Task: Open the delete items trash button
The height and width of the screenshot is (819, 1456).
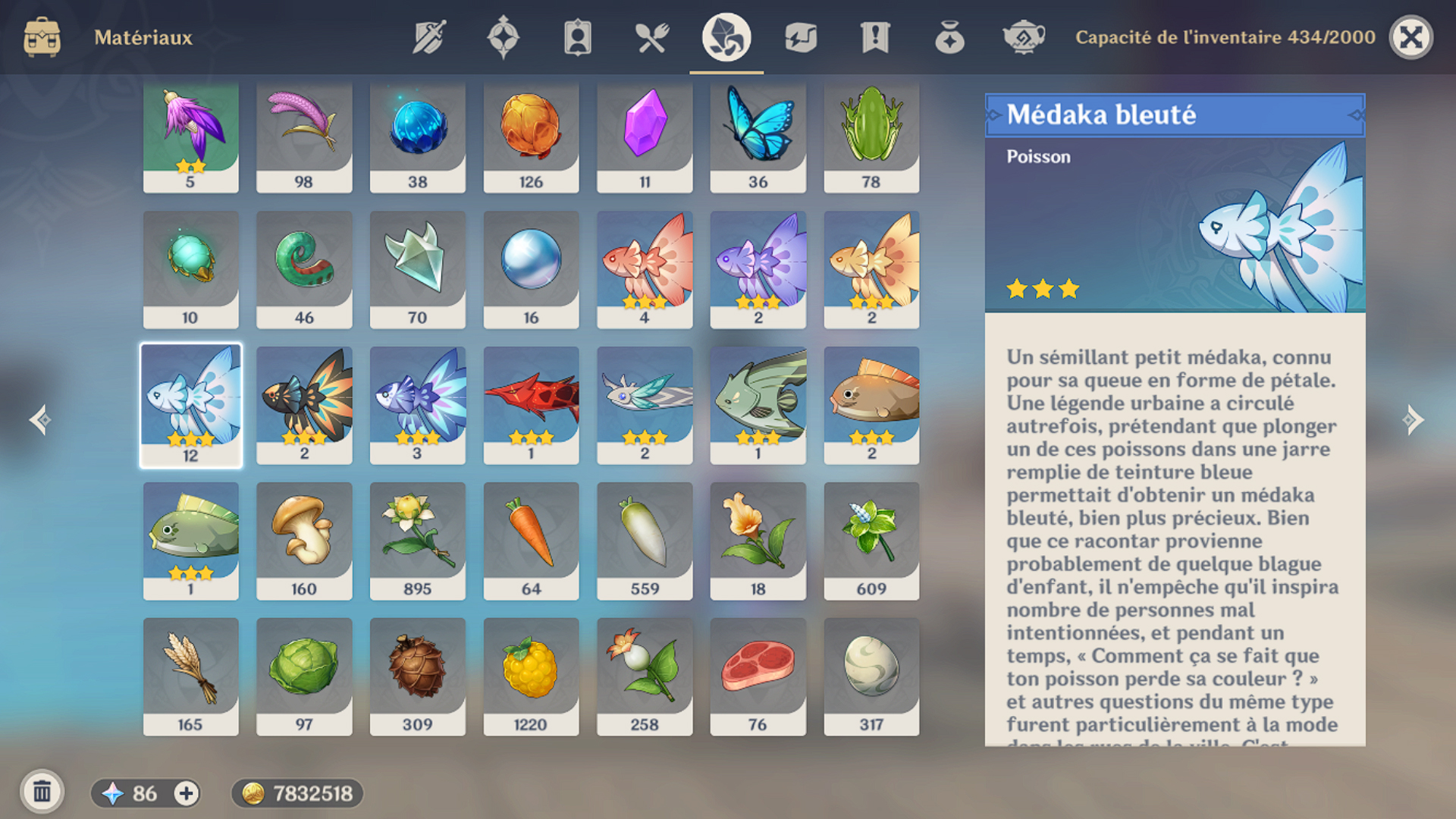Action: pyautogui.click(x=42, y=792)
